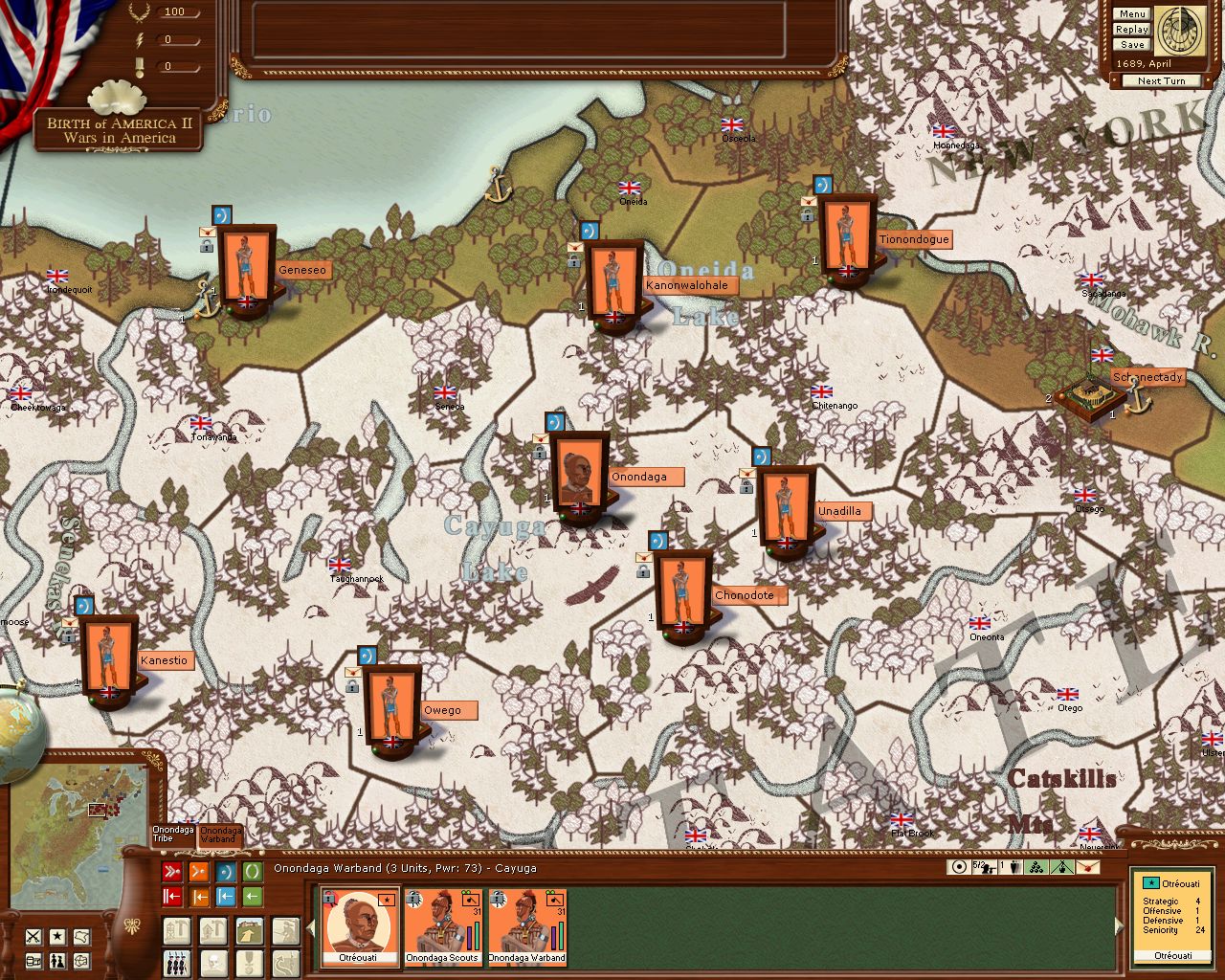Choose the Onondaga Scouts unit card
This screenshot has height=980, width=1225.
pos(442,926)
